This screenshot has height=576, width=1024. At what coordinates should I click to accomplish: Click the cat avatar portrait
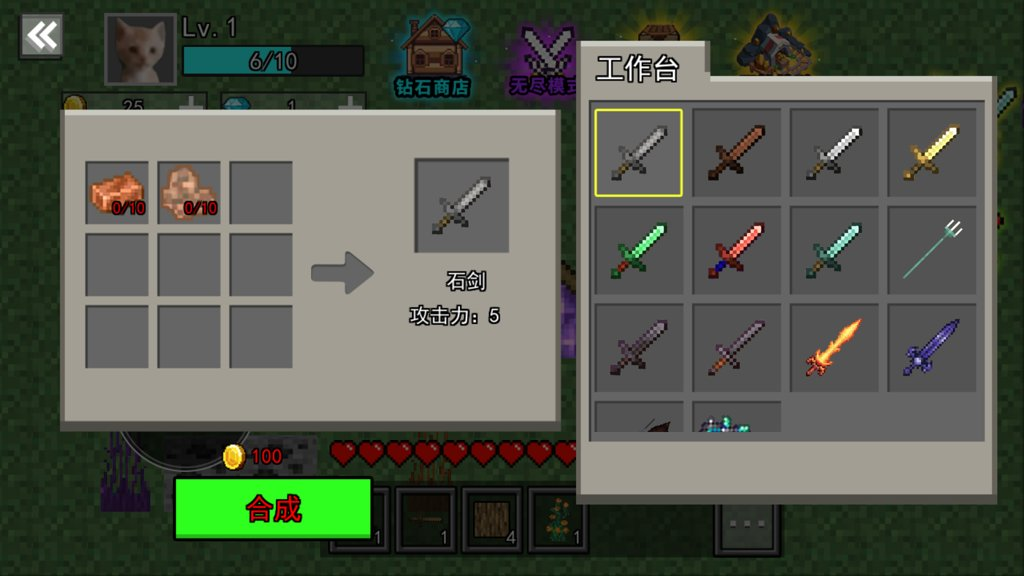click(140, 50)
